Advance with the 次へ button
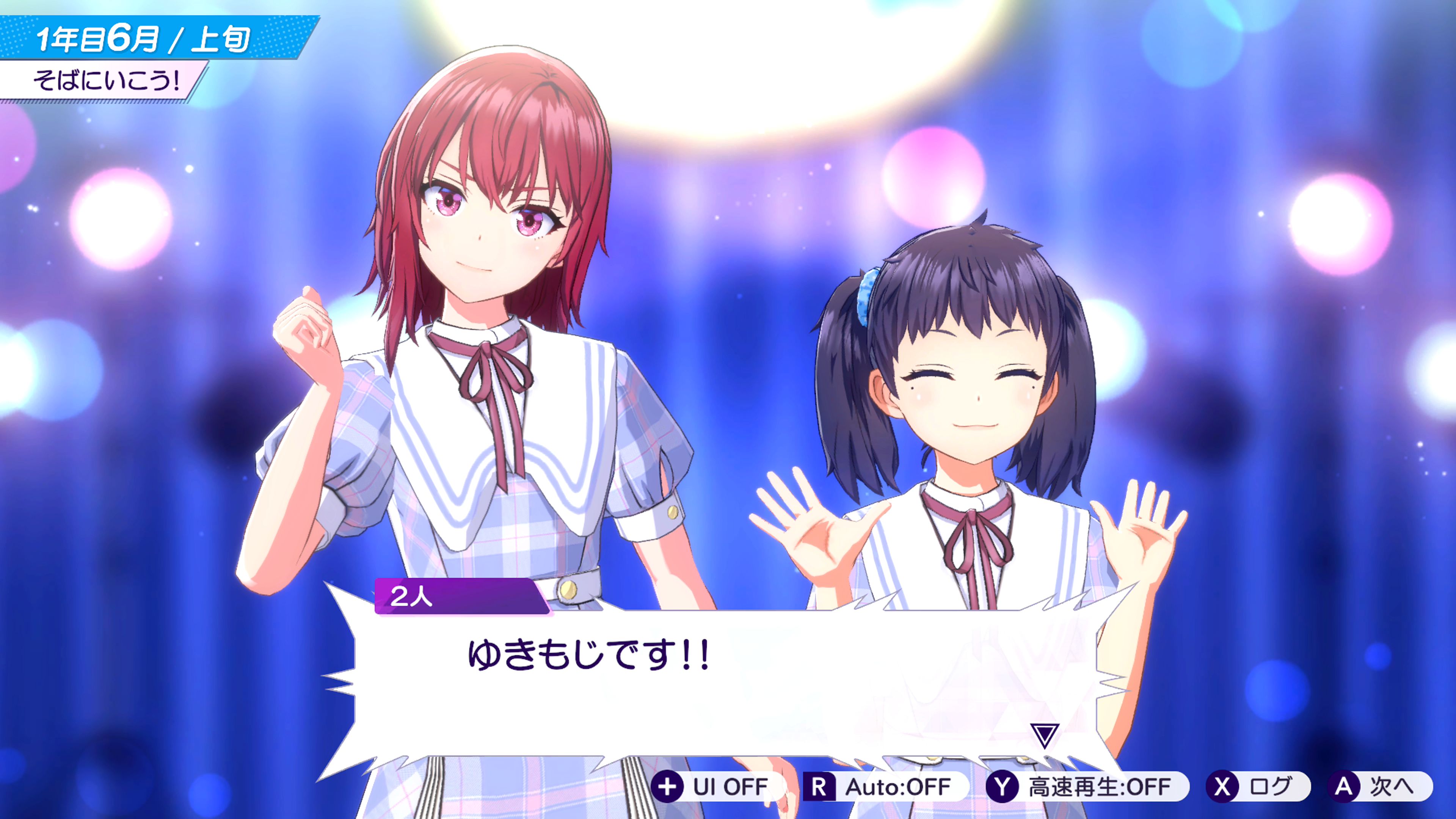This screenshot has width=1456, height=819. (1379, 787)
